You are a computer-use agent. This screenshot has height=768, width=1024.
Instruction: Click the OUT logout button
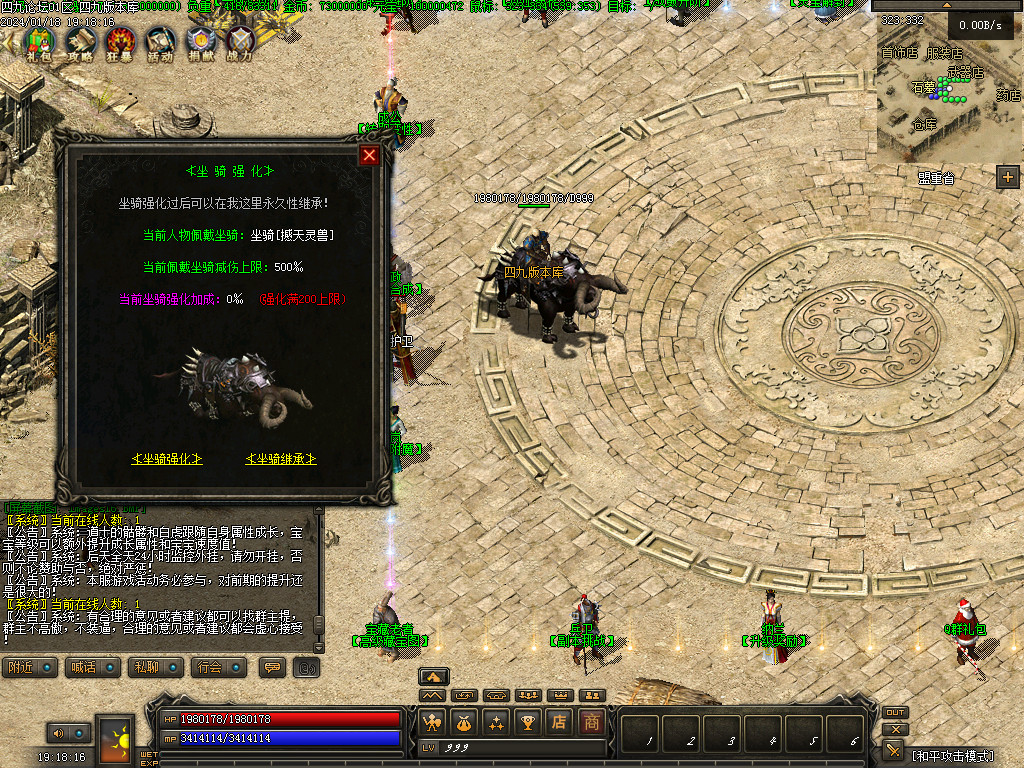(x=895, y=713)
